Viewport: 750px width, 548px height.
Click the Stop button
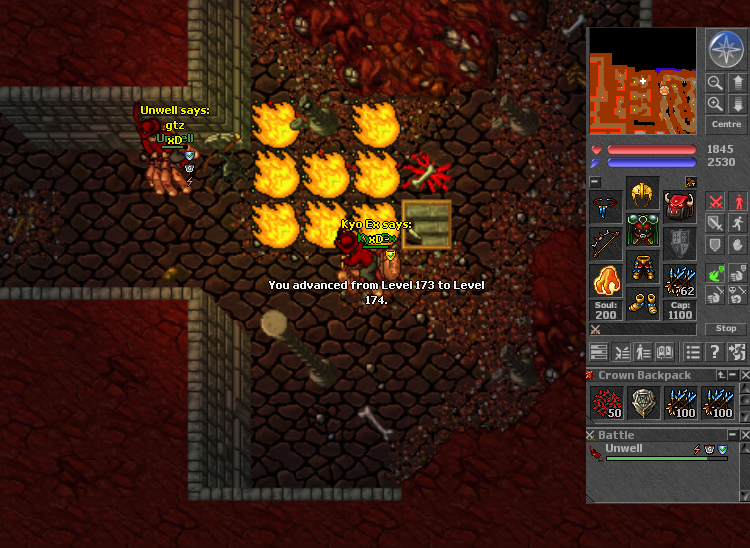[x=726, y=328]
